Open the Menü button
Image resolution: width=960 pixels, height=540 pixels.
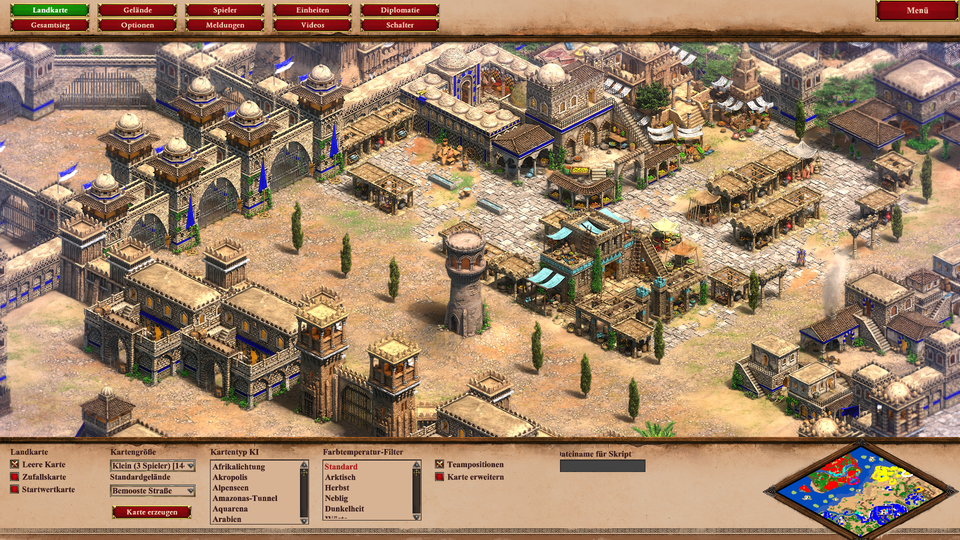[x=917, y=10]
